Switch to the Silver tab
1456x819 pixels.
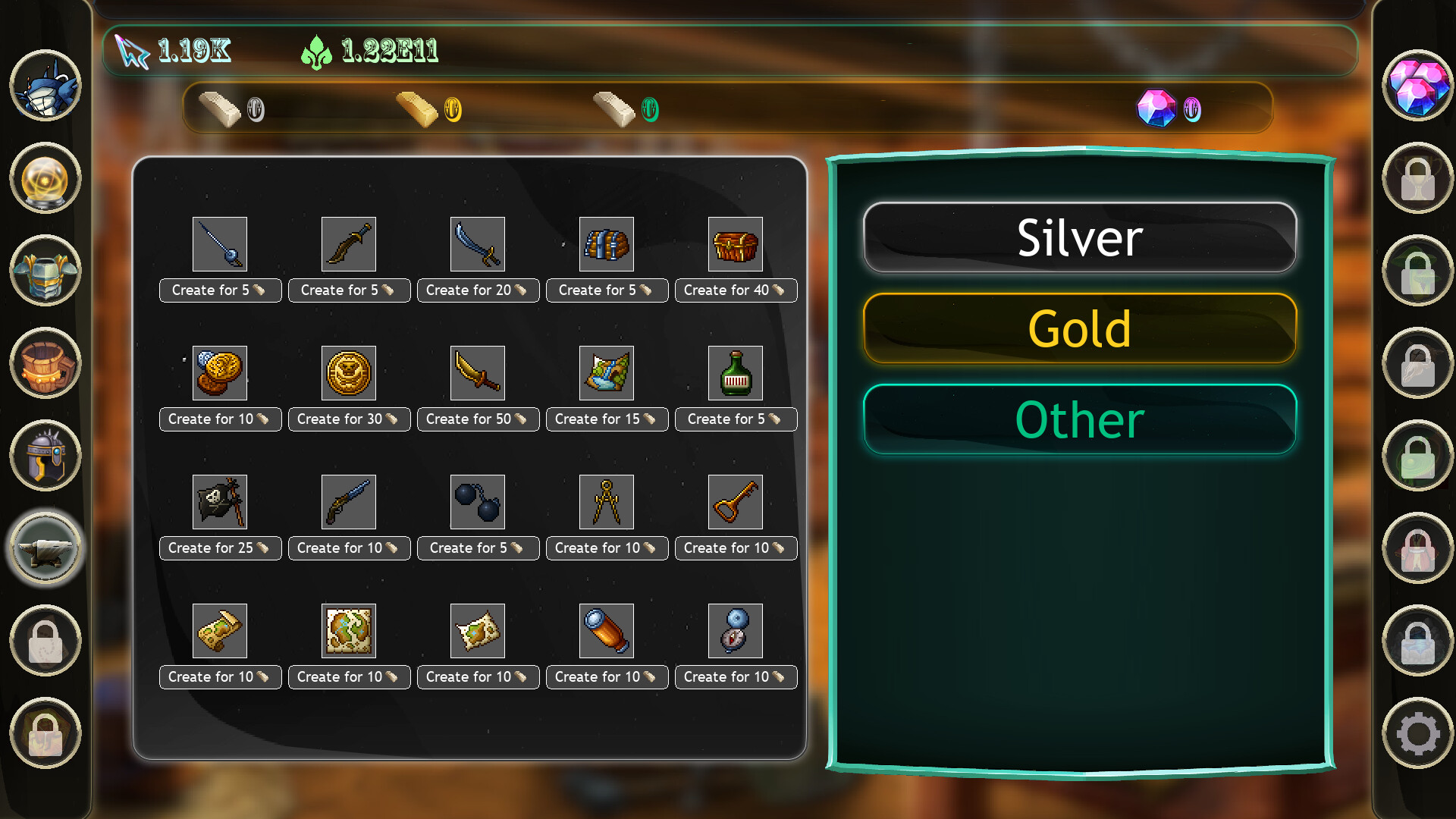coord(1080,238)
